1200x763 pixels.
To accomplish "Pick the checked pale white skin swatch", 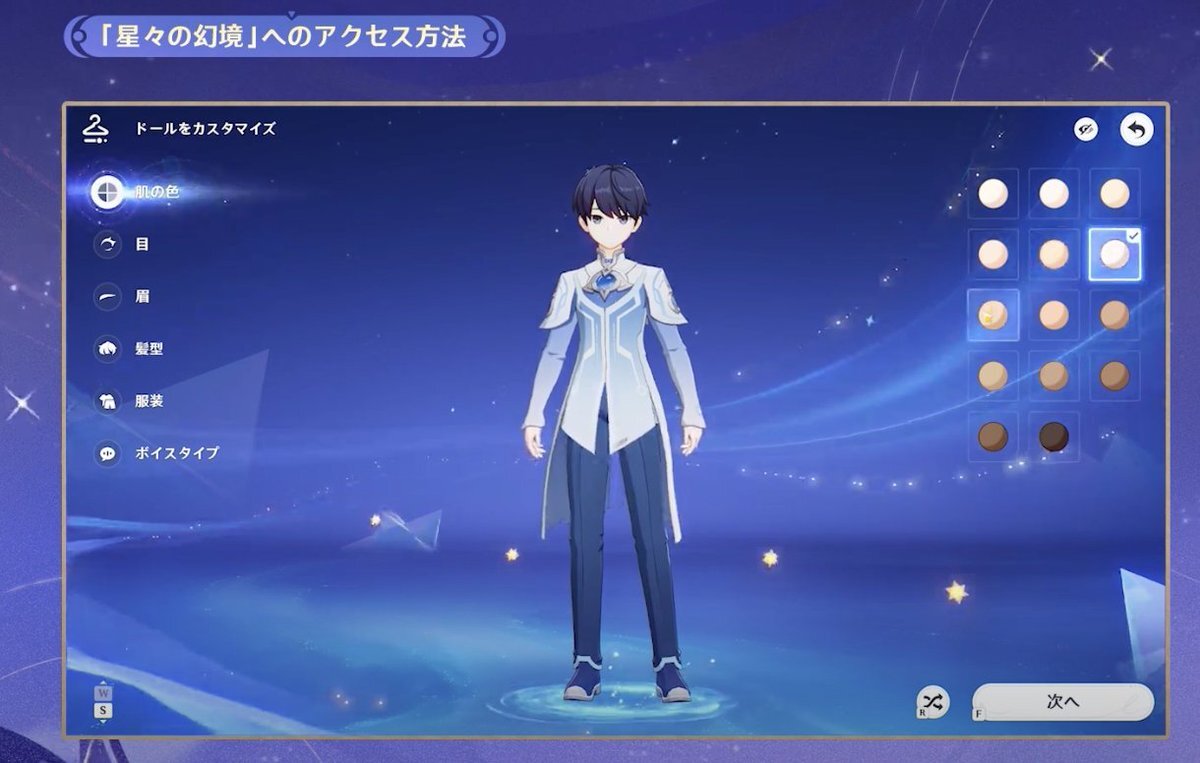I will pyautogui.click(x=1114, y=254).
